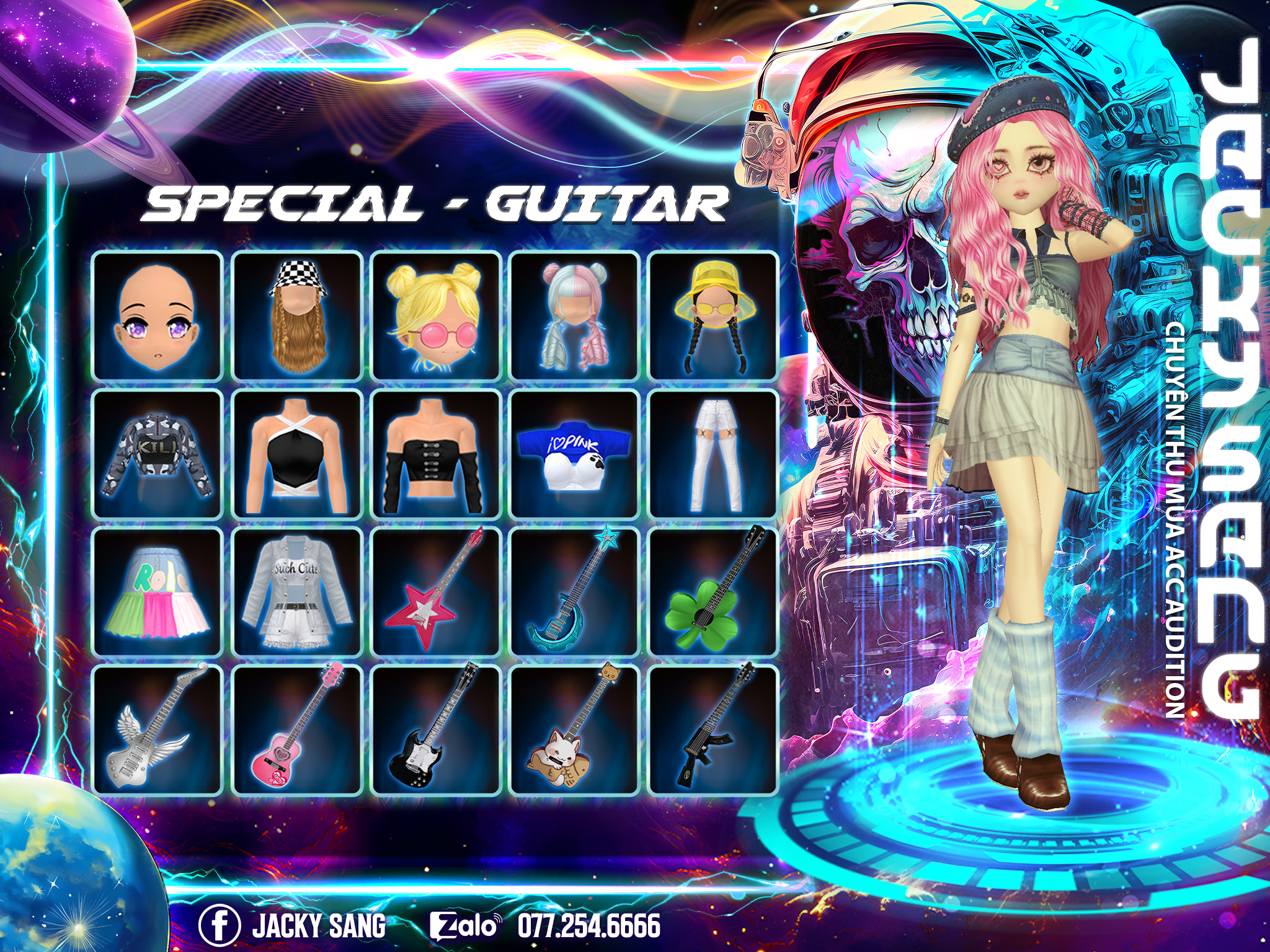Select the blue I love PINK top

coord(574,454)
